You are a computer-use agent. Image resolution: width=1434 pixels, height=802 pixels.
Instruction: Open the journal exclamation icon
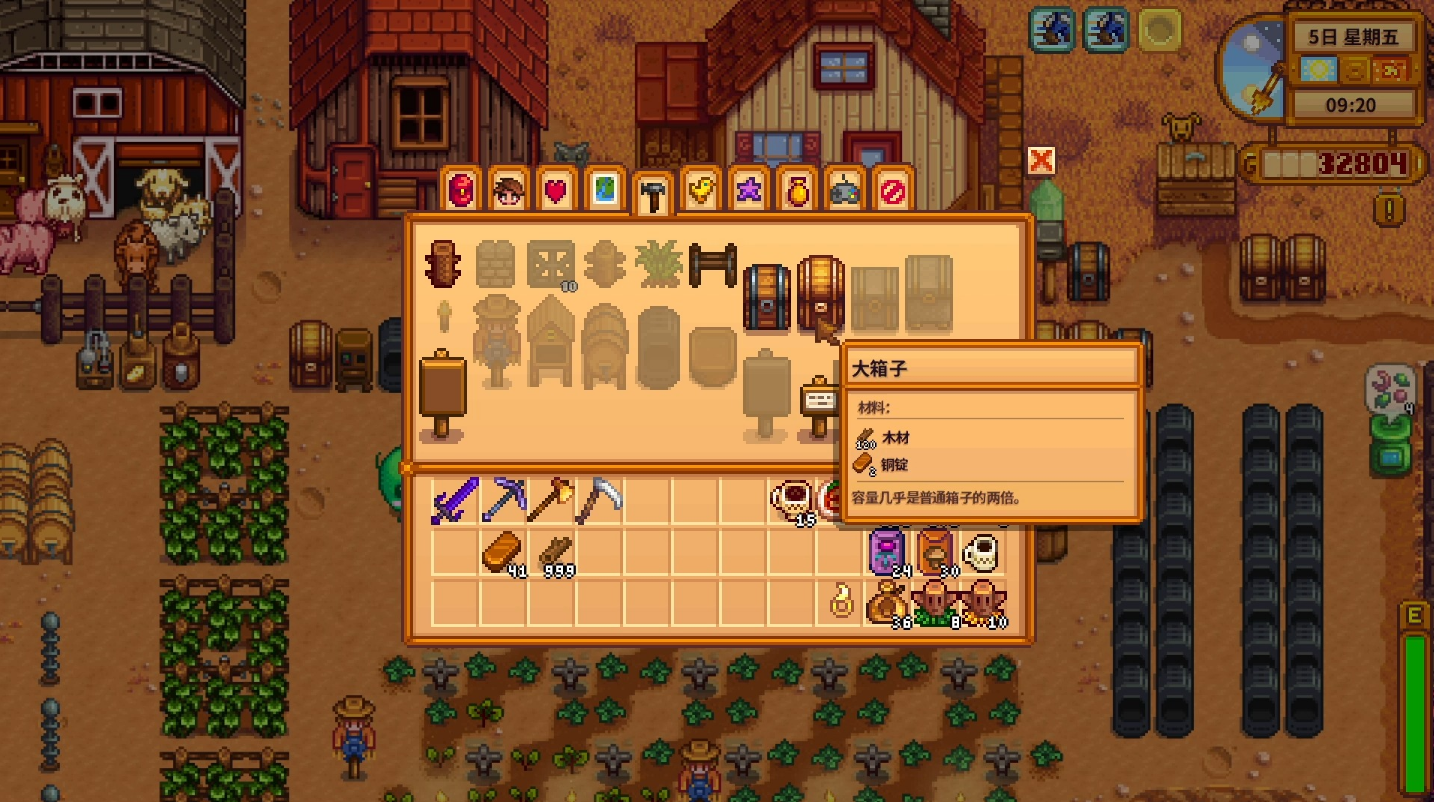point(1387,208)
